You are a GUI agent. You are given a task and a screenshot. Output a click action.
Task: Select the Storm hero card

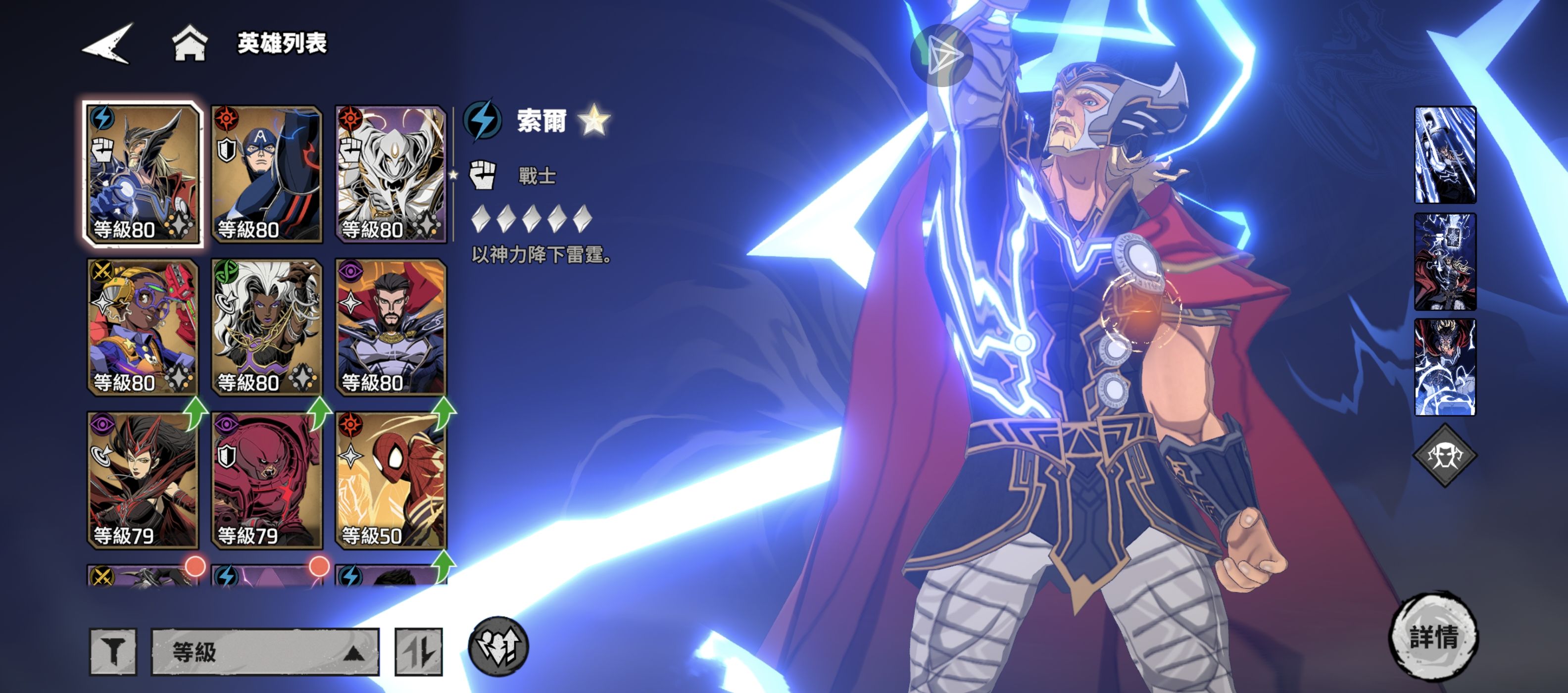click(x=267, y=327)
